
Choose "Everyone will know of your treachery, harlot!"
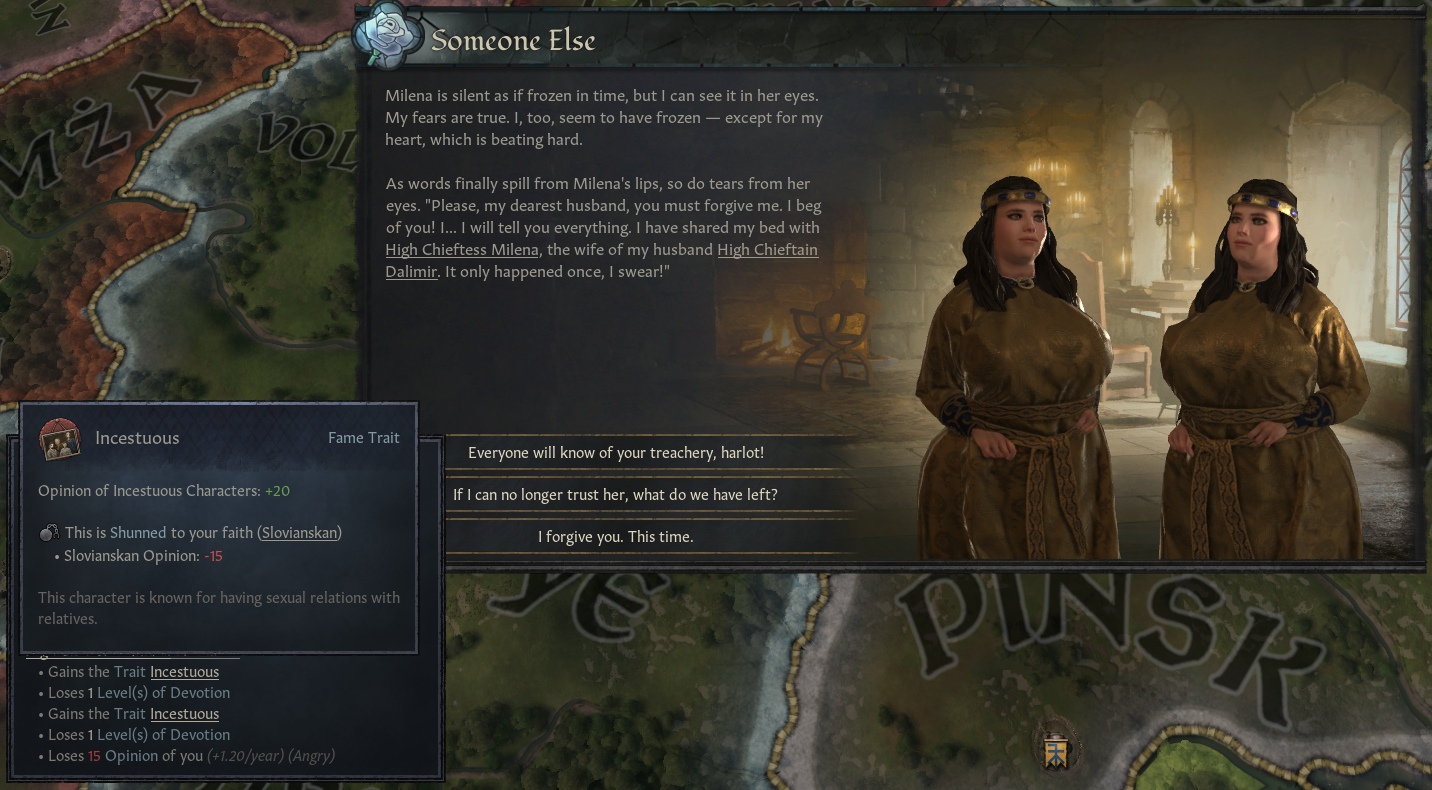(616, 453)
